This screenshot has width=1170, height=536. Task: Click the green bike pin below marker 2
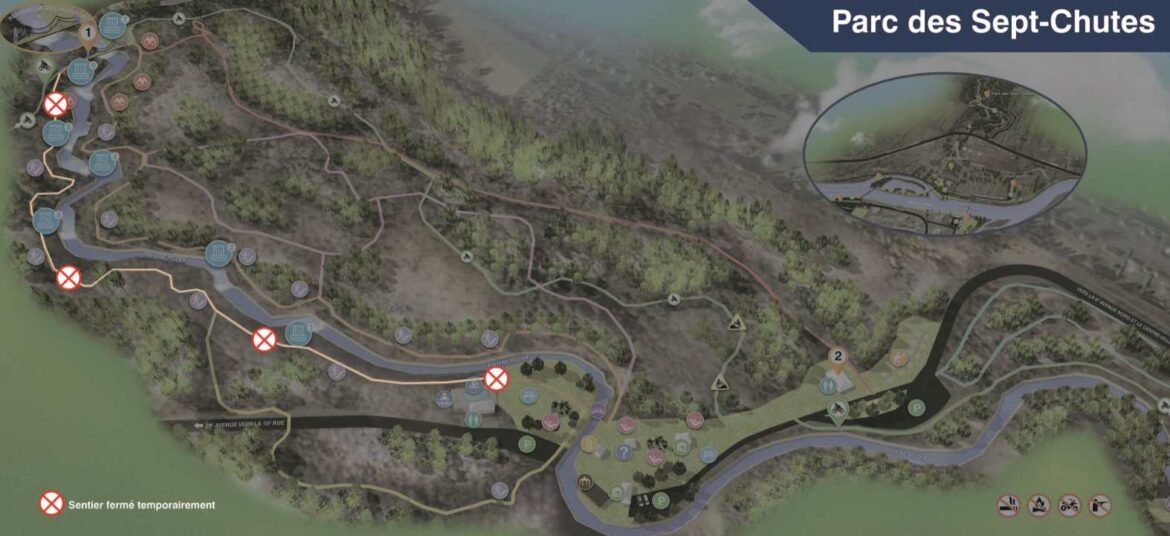(x=840, y=410)
